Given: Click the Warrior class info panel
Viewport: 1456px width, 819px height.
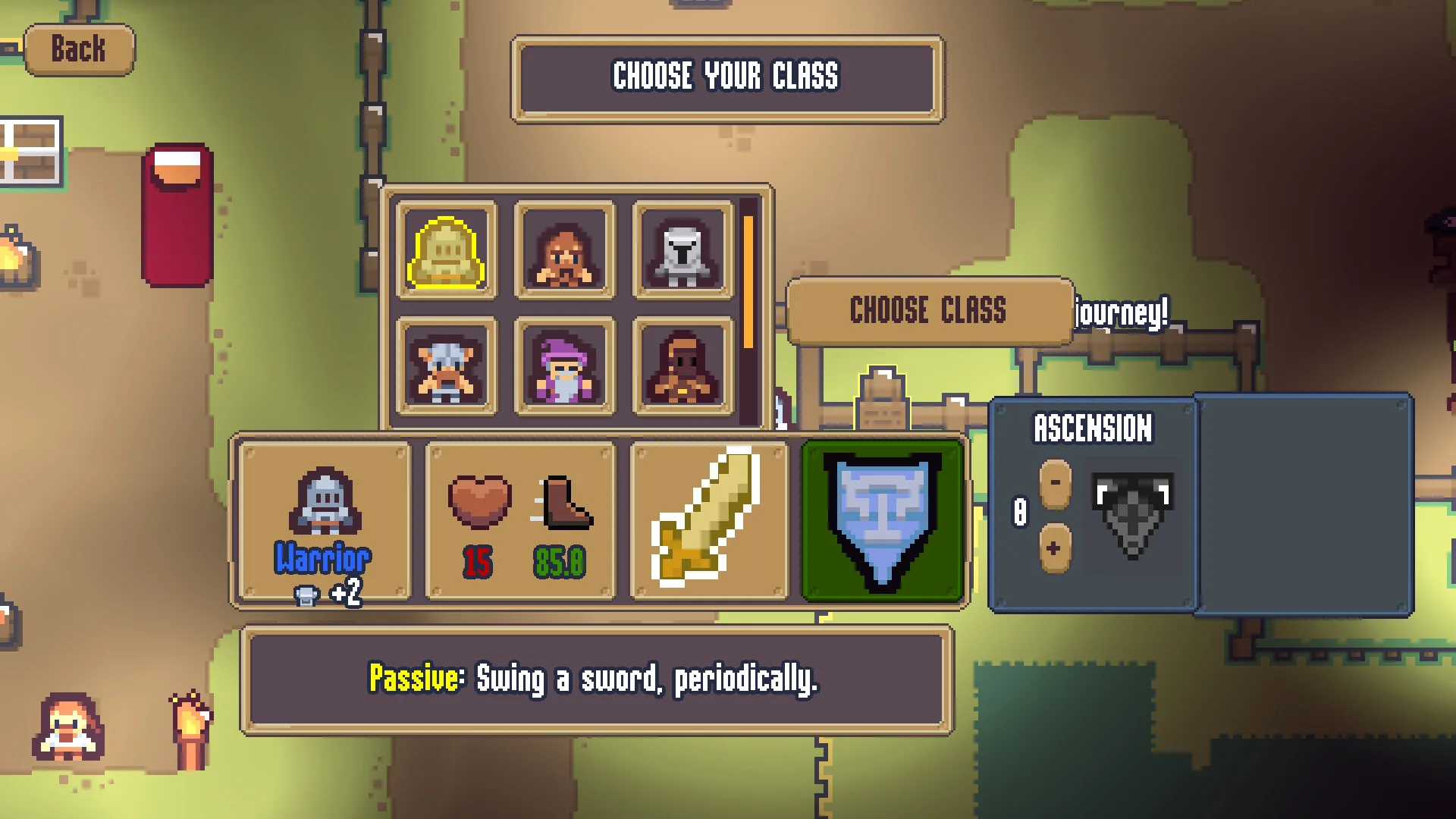Looking at the screenshot, I should point(325,521).
